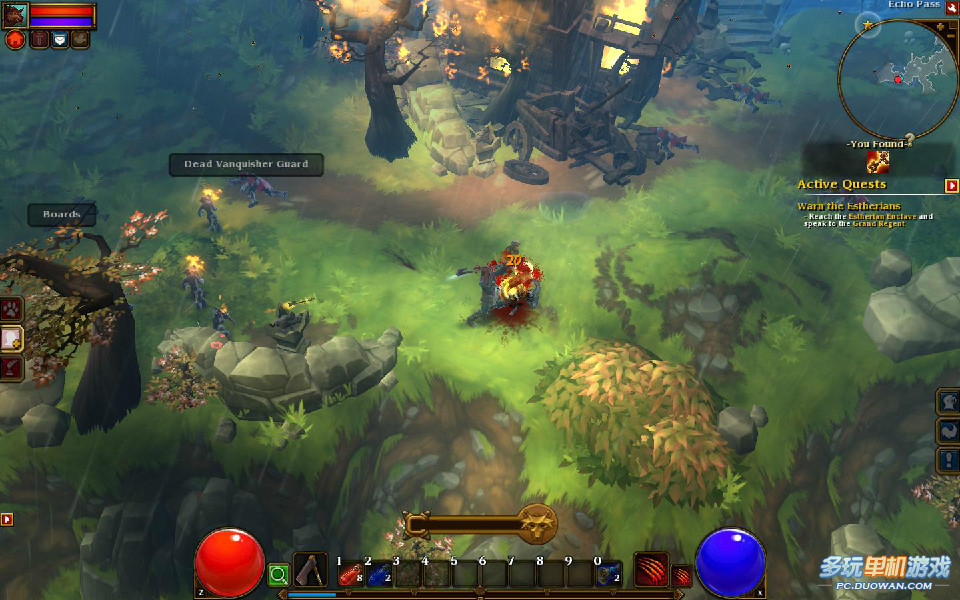Click the small secondary claw skill icon
The width and height of the screenshot is (960, 600).
[x=681, y=575]
